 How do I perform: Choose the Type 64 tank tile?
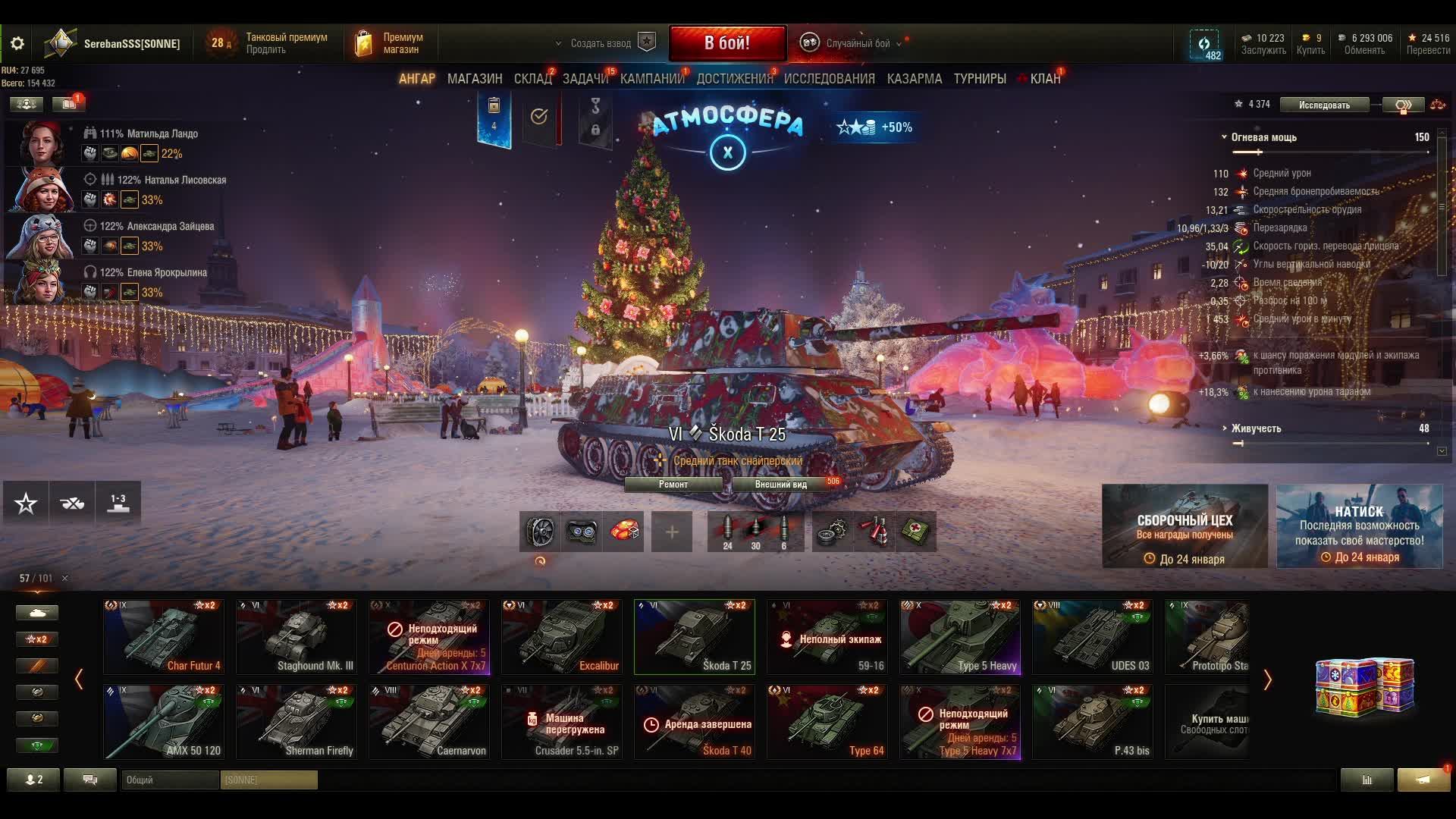827,722
